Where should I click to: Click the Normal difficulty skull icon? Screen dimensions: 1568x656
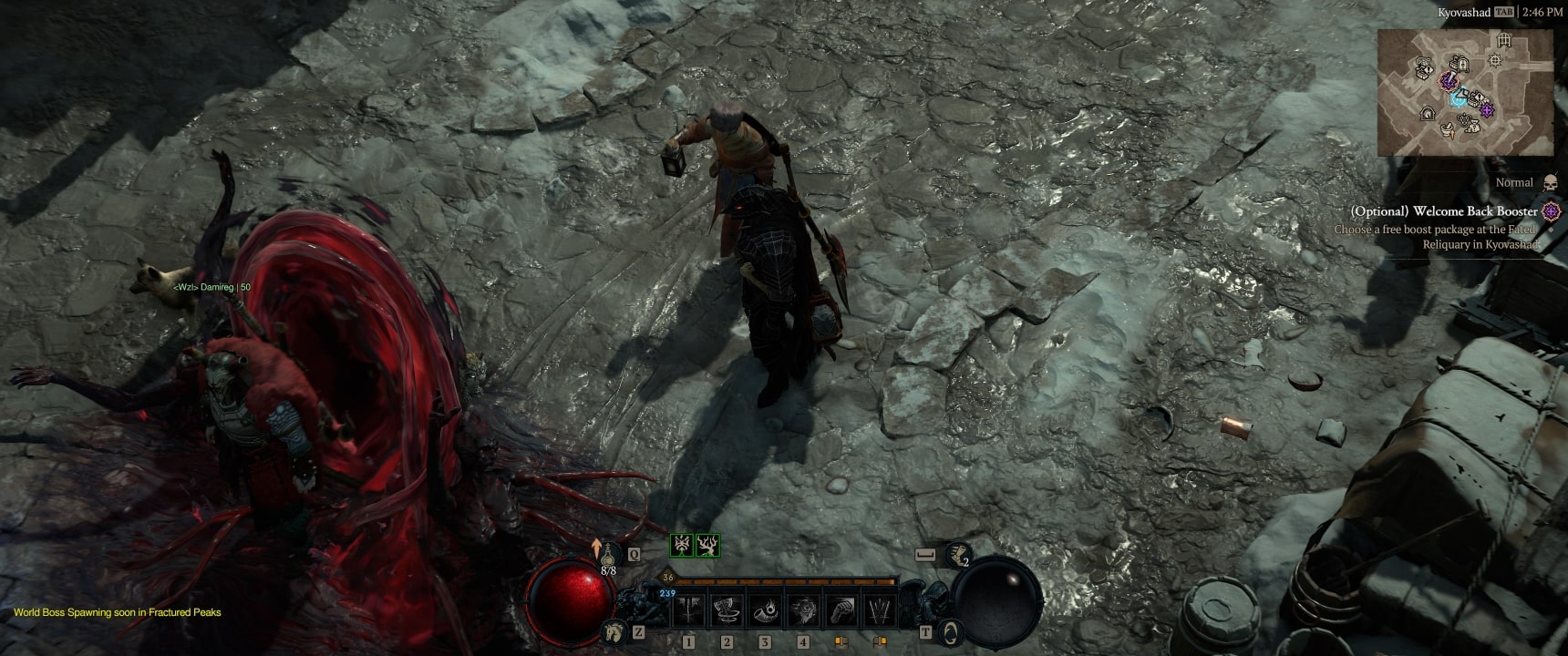[x=1551, y=183]
